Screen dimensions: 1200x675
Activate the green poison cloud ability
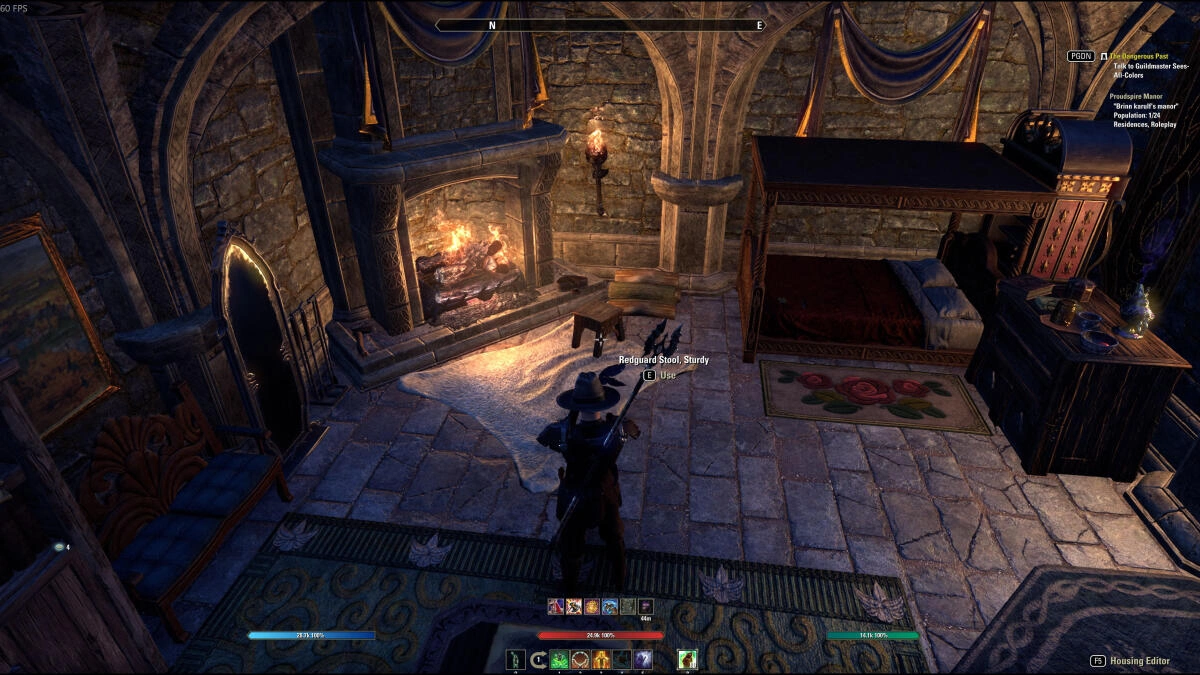pos(559,659)
